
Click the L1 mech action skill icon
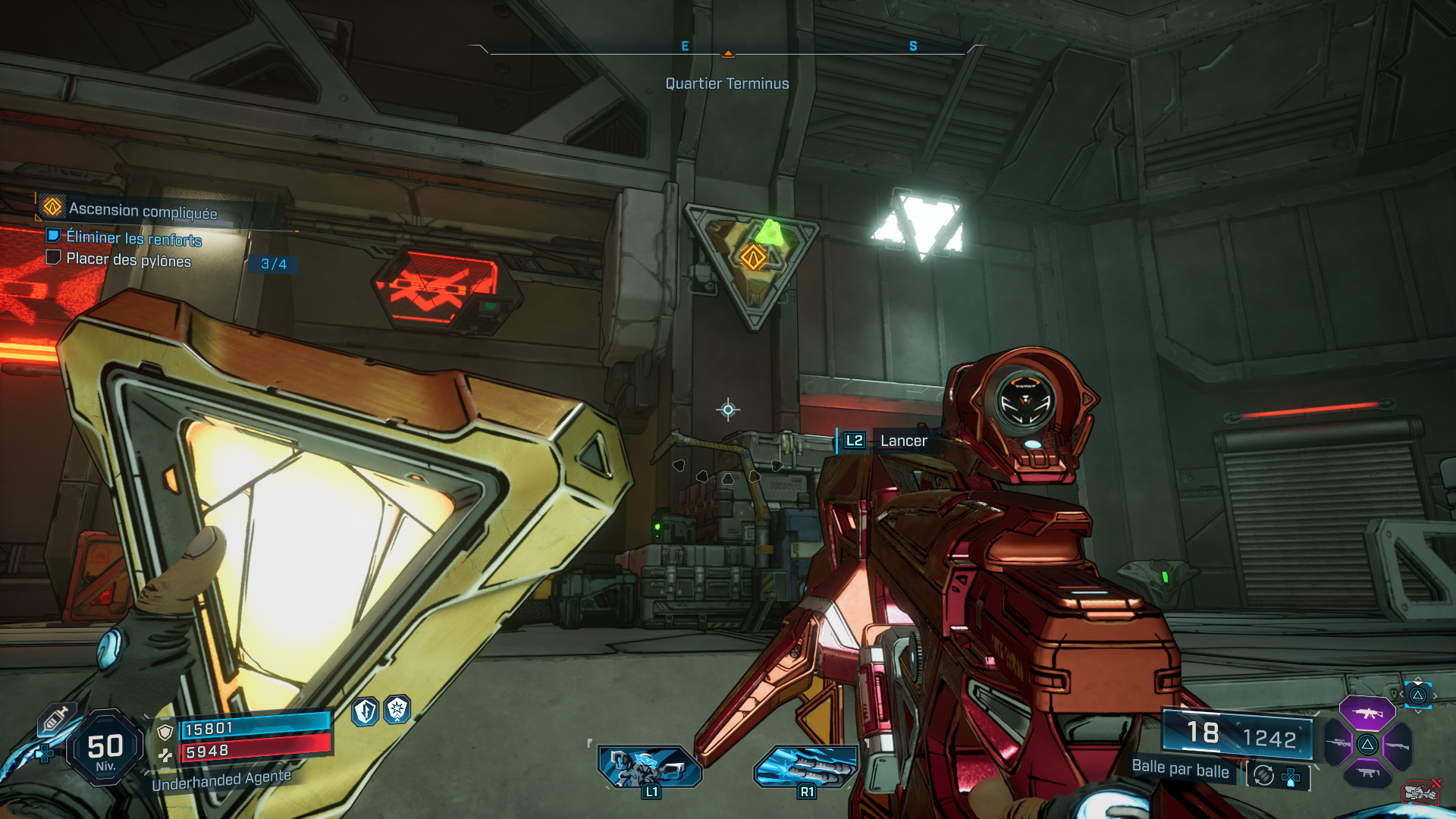point(650,766)
